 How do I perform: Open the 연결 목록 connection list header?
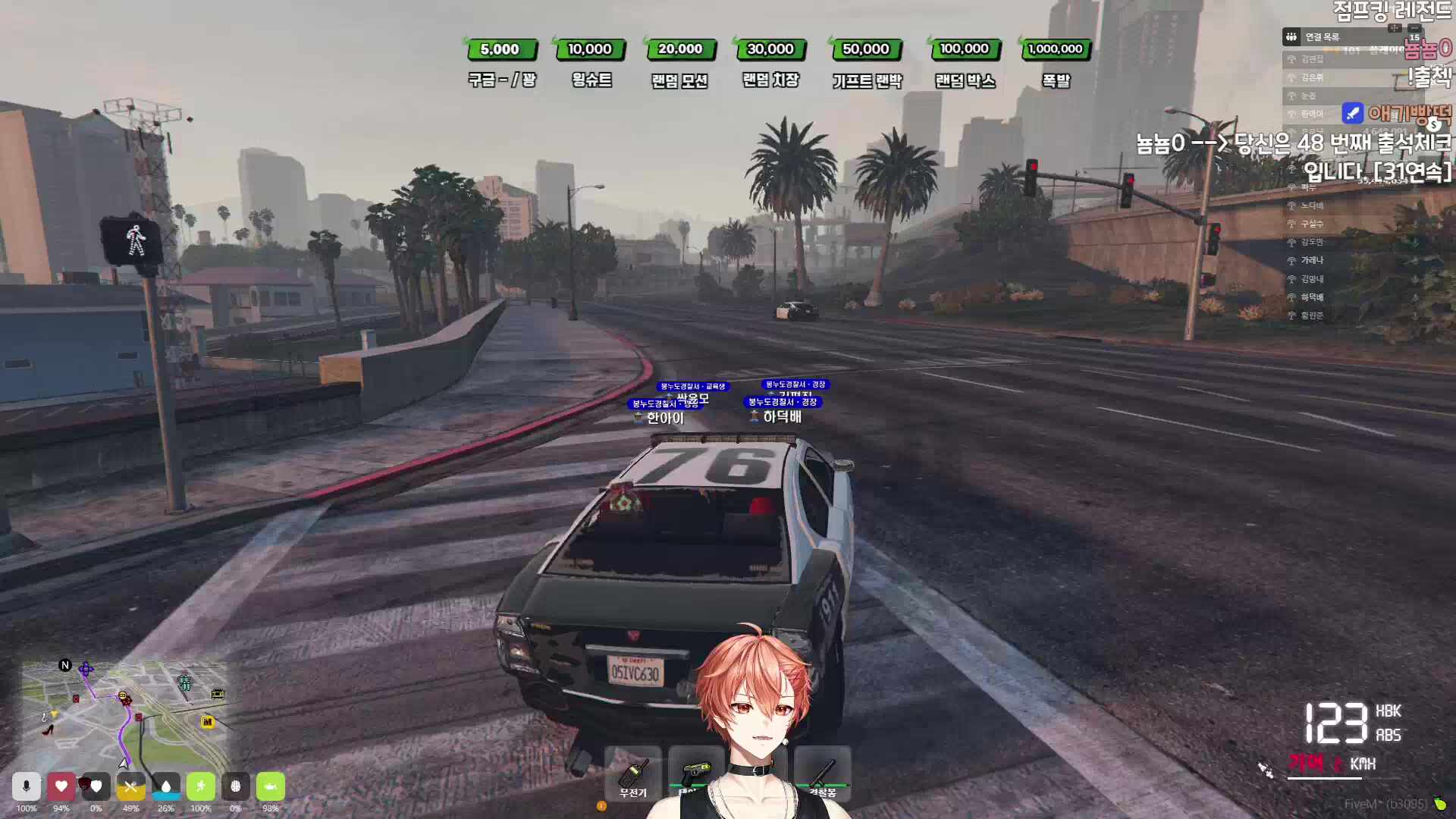click(x=1322, y=36)
